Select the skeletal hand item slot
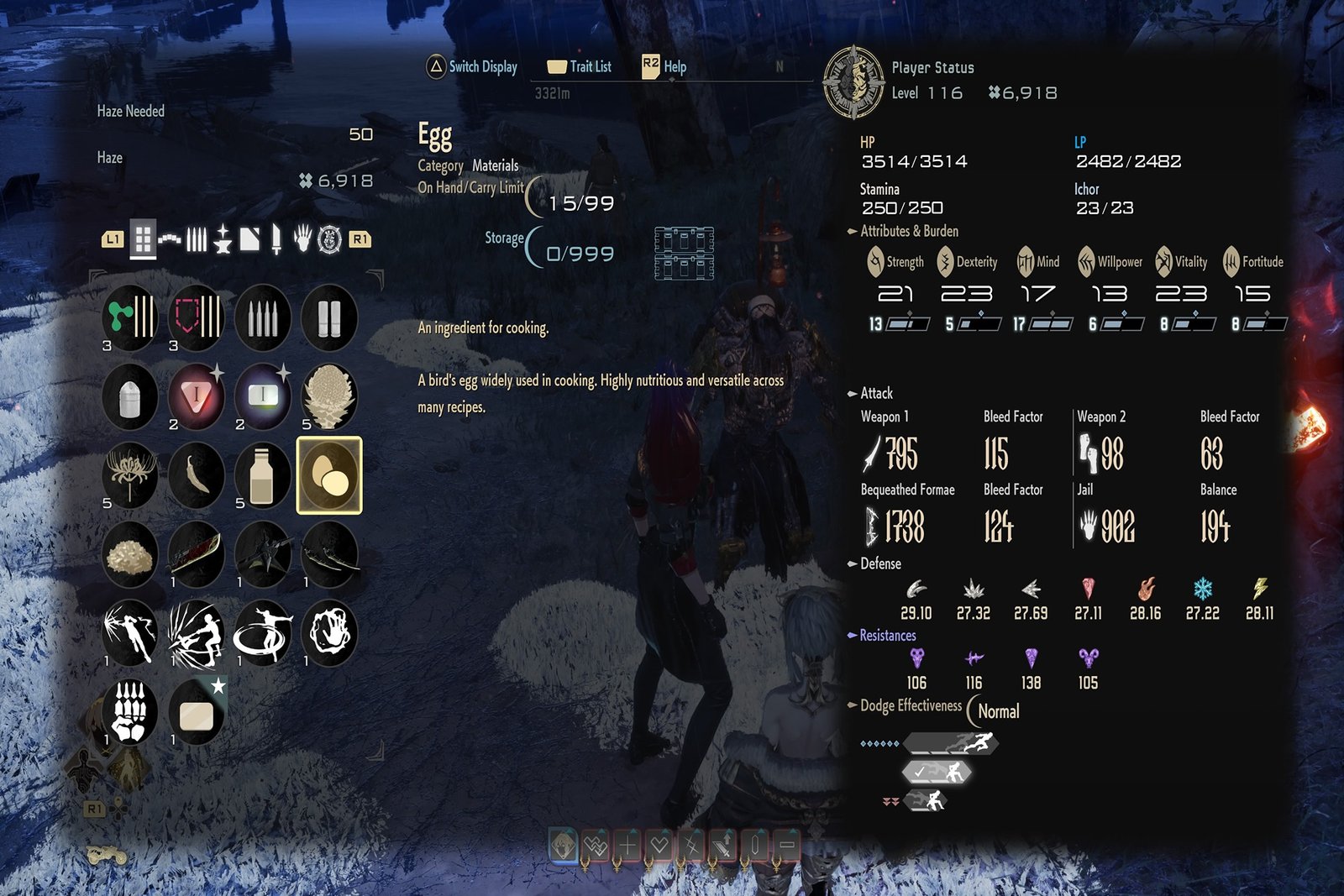 (x=129, y=712)
